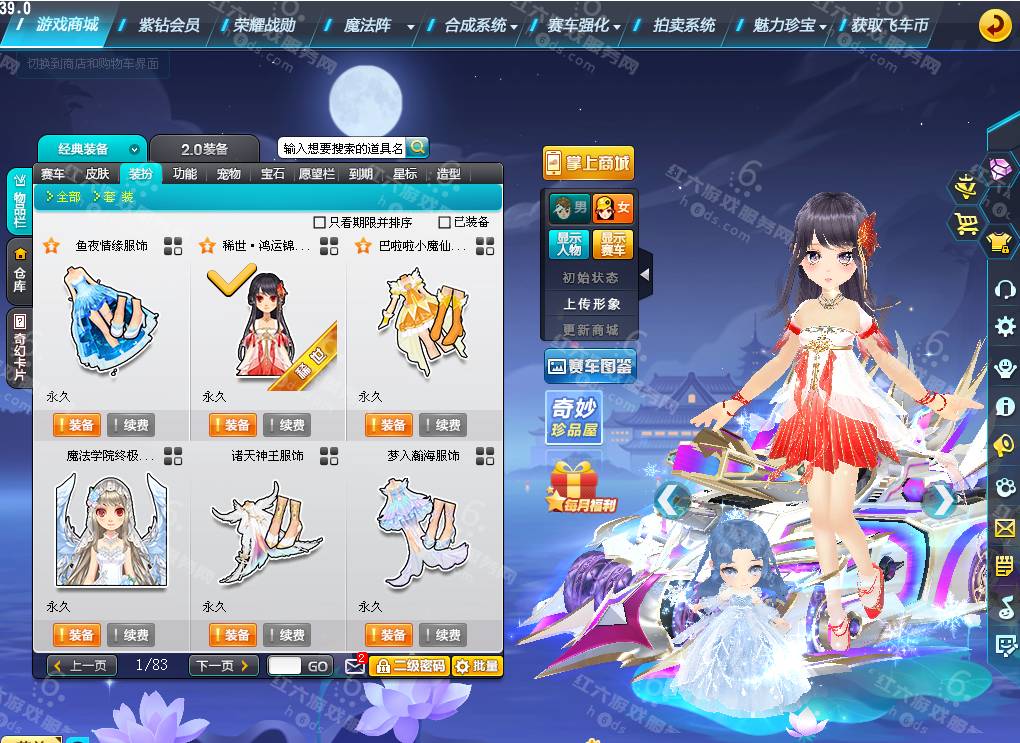Open the 赛车图鉴 car encyclopedia
This screenshot has width=1020, height=743.
click(590, 367)
